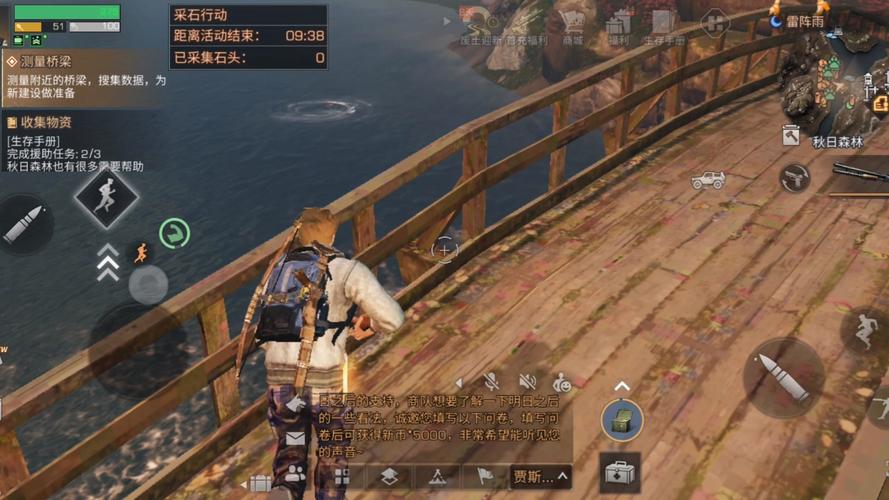Fire with the right bullet button
This screenshot has height=500, width=889.
point(784,375)
